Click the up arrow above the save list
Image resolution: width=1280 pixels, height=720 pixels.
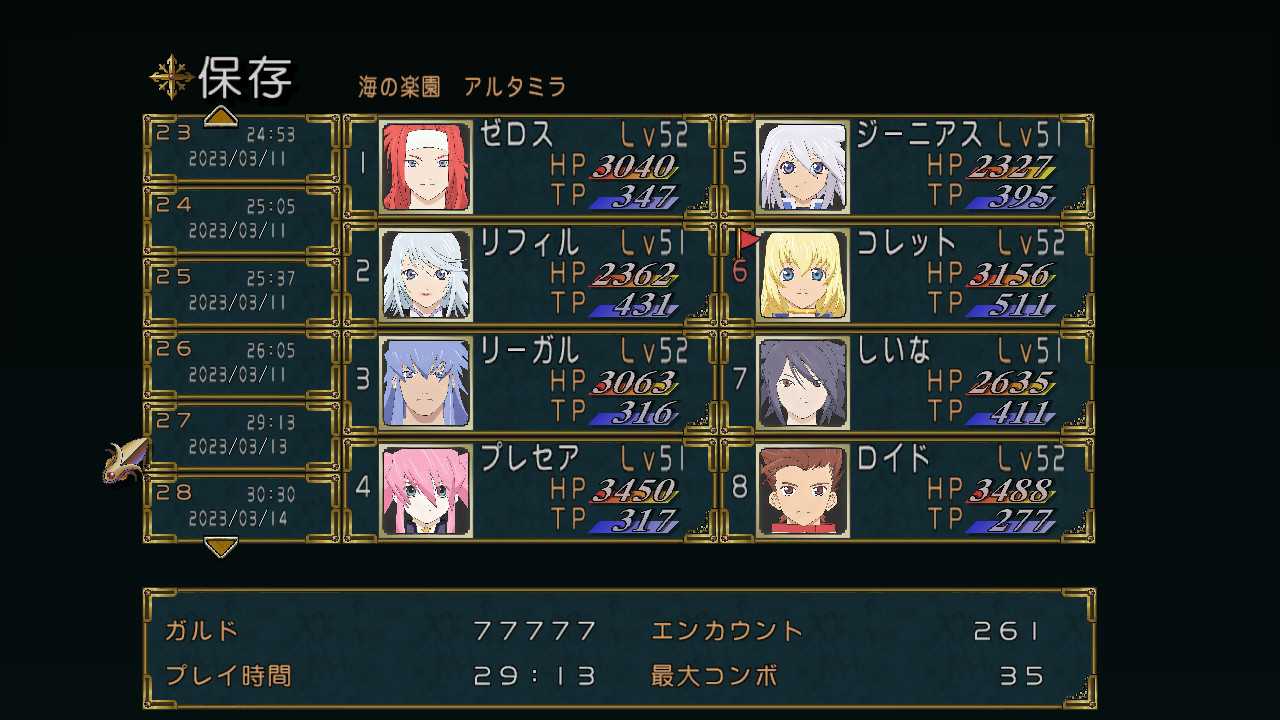pos(221,118)
